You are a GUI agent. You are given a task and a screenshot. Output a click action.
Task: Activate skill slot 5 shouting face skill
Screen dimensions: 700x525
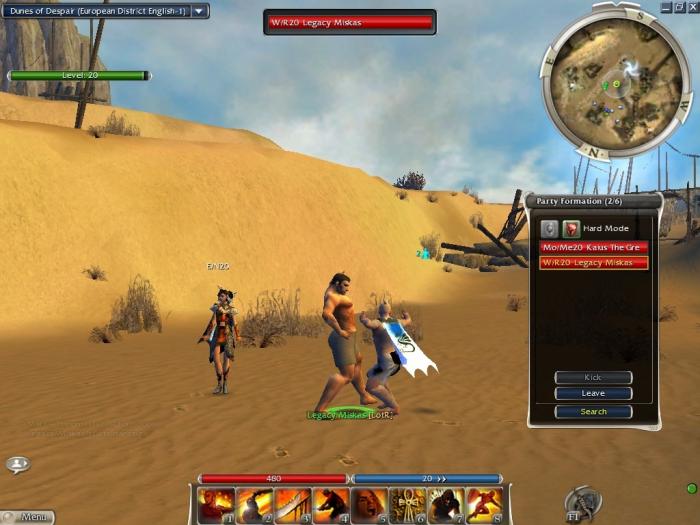point(369,505)
